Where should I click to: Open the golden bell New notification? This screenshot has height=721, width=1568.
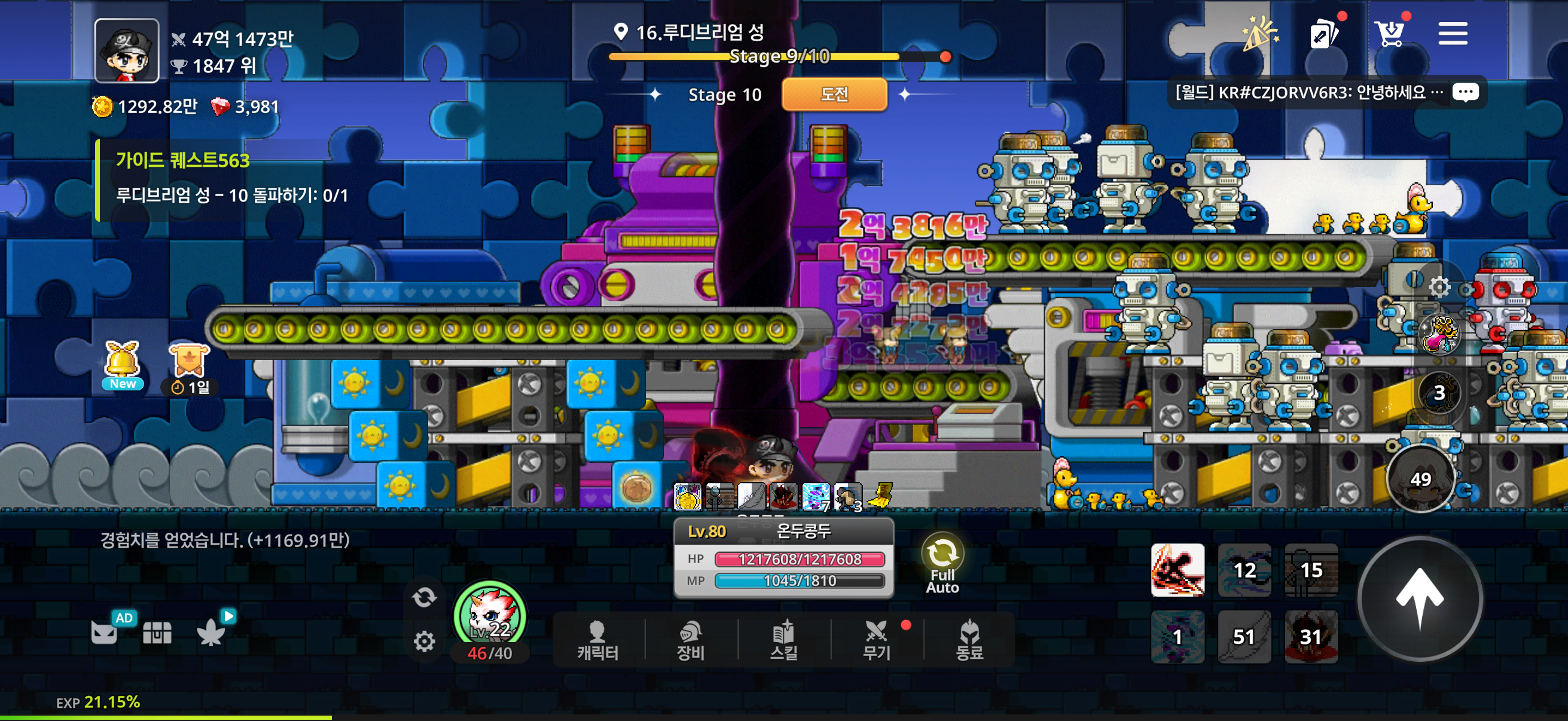(x=123, y=365)
